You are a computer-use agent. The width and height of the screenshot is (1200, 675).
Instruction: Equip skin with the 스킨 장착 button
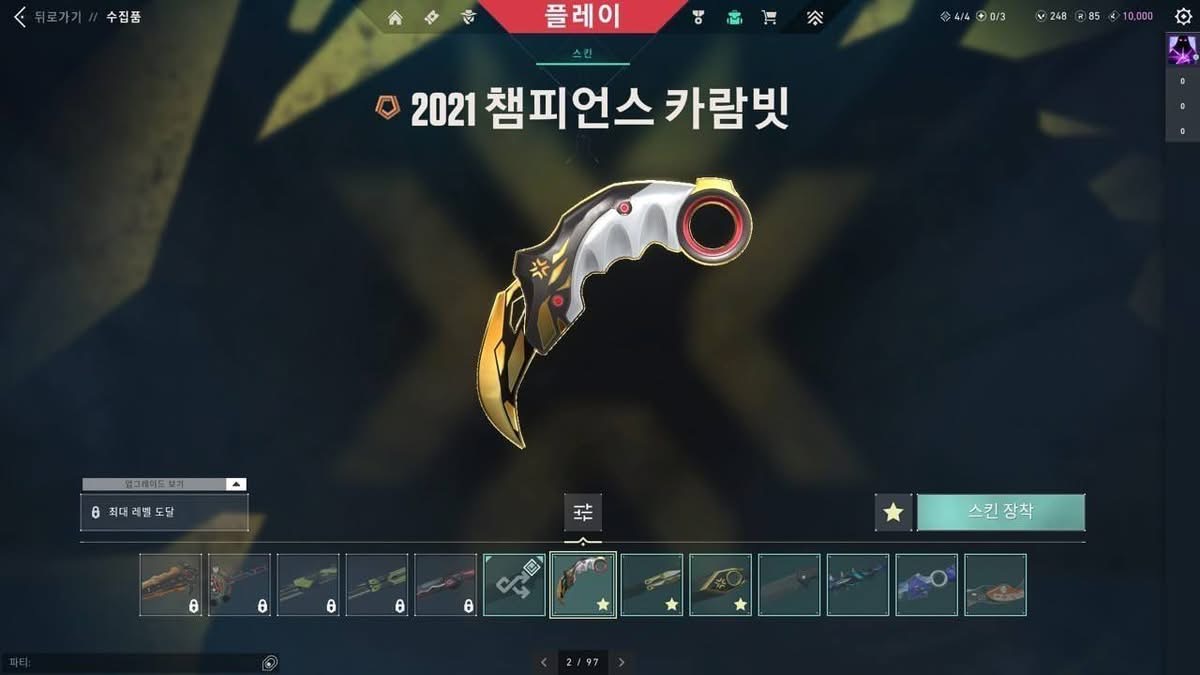pyautogui.click(x=1001, y=512)
